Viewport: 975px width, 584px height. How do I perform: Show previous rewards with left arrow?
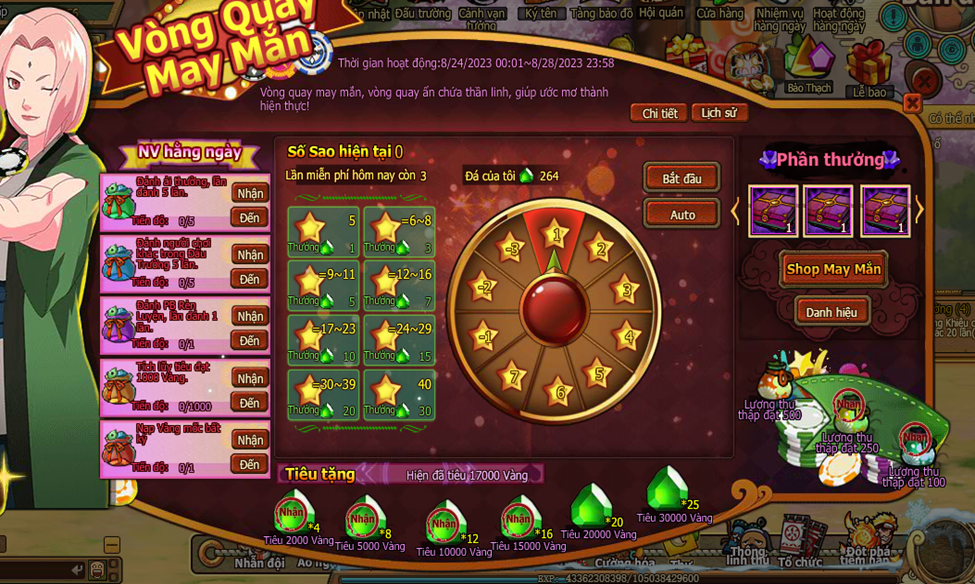coord(736,211)
